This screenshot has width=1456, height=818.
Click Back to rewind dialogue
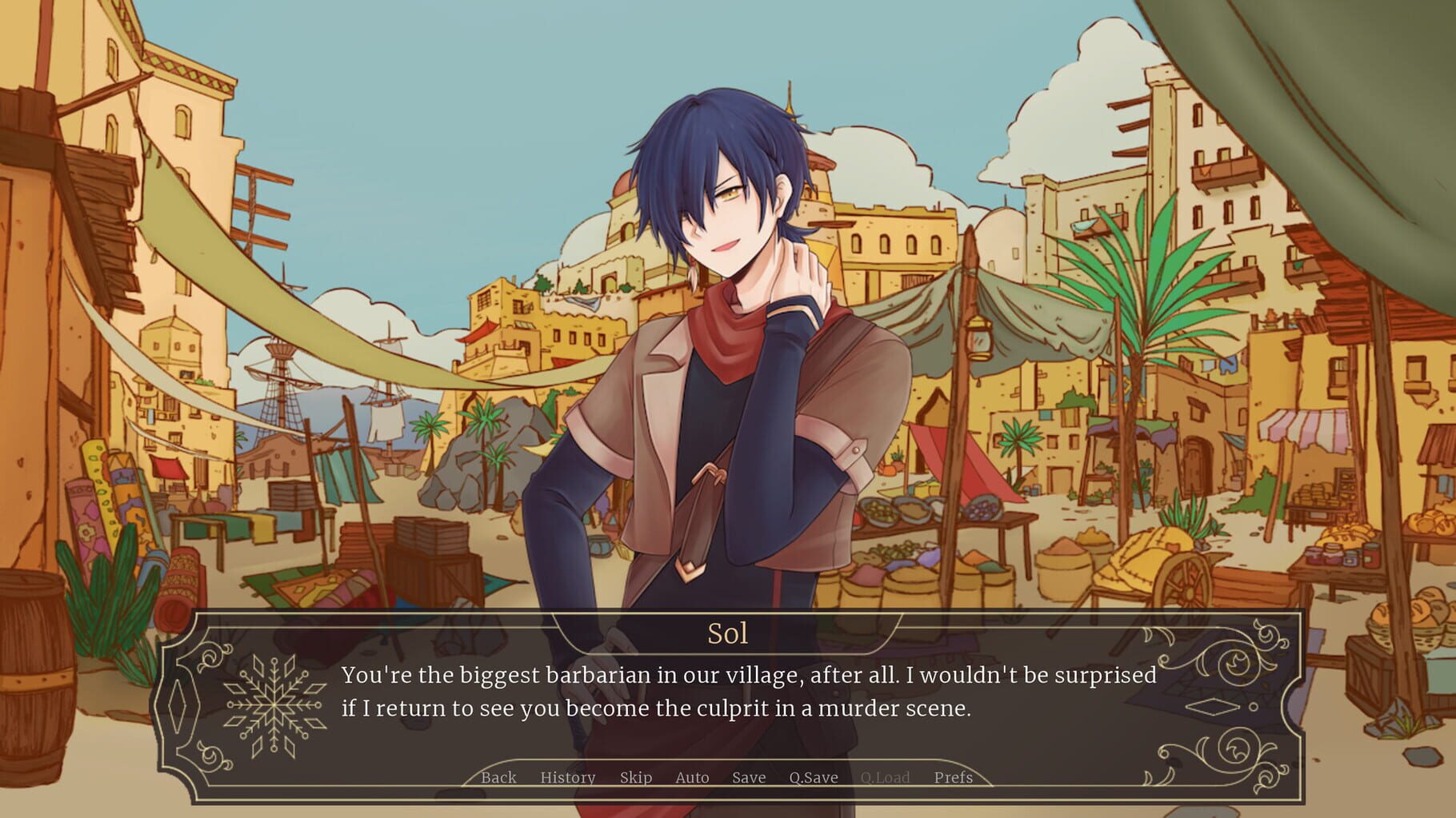coord(498,777)
